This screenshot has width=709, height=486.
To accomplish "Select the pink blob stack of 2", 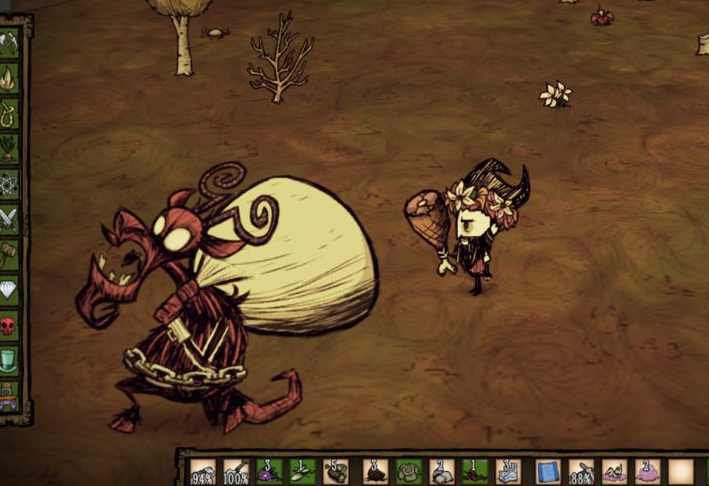I will (647, 471).
